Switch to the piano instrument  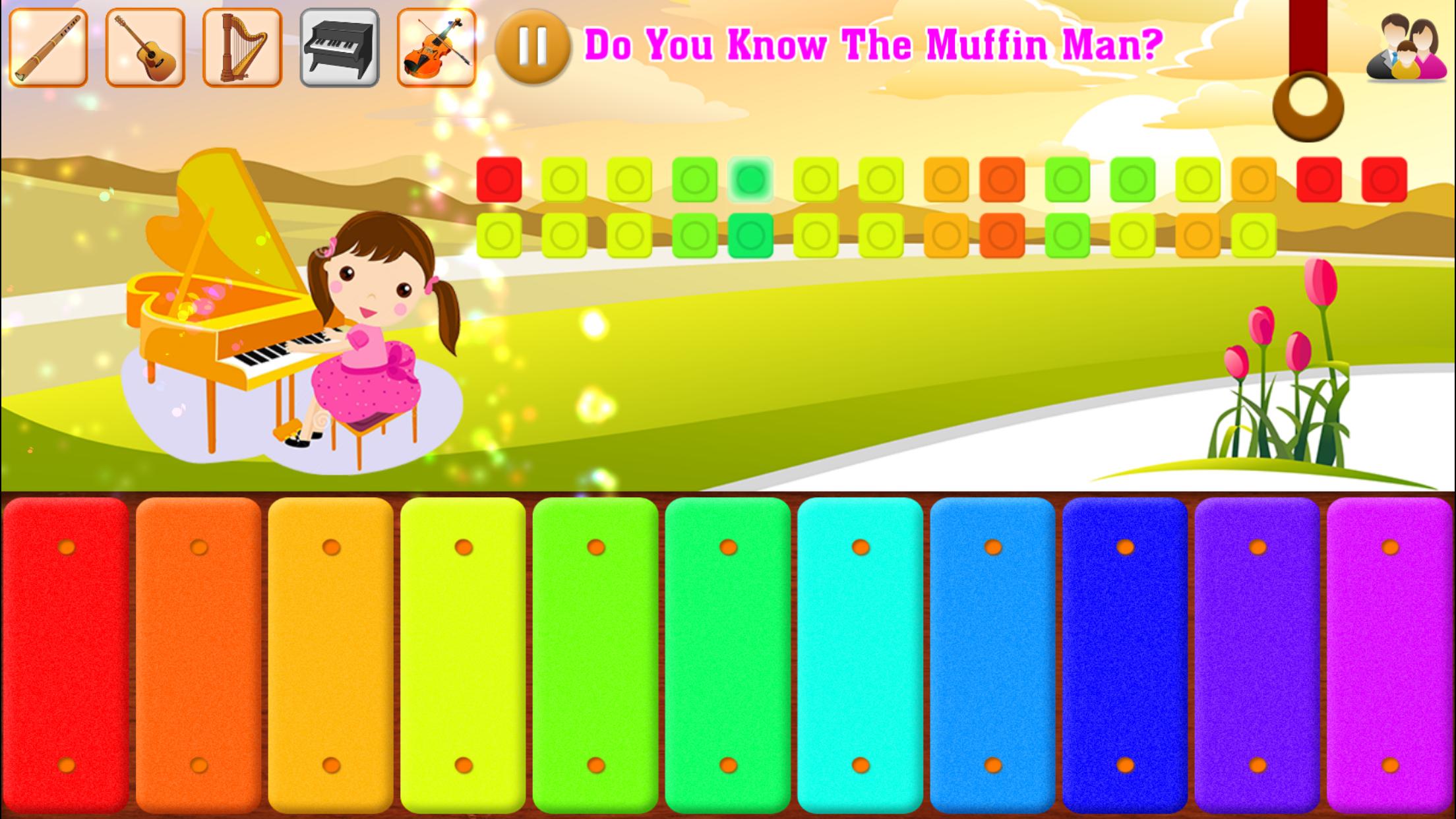338,46
